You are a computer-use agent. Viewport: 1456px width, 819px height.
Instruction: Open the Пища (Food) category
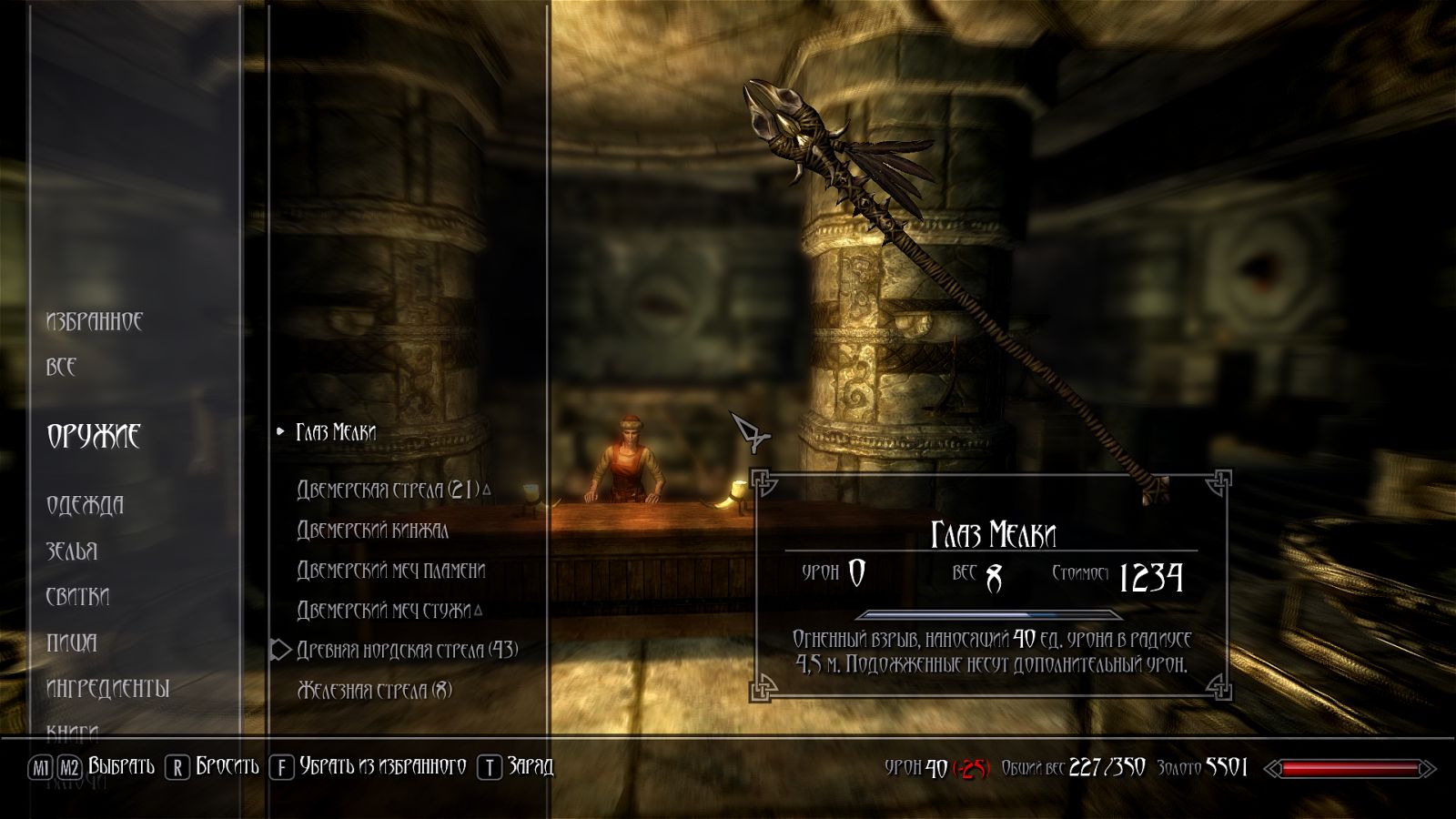pyautogui.click(x=71, y=642)
